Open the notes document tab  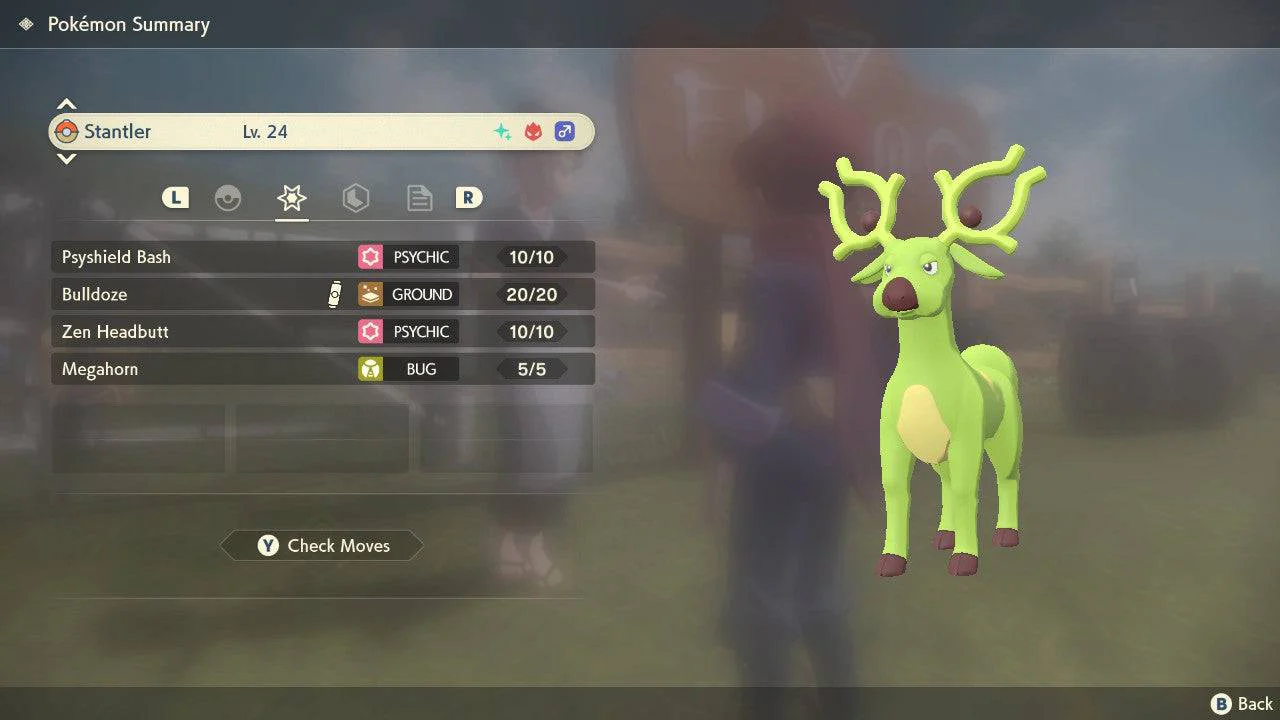419,198
